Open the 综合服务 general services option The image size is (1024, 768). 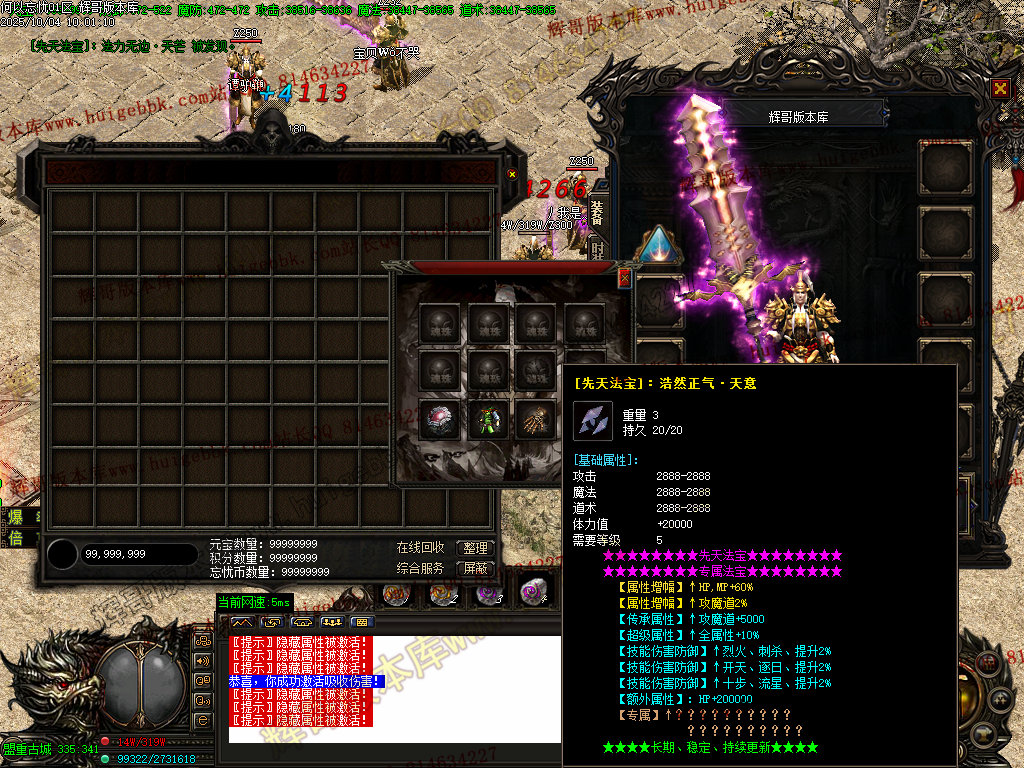[x=420, y=568]
